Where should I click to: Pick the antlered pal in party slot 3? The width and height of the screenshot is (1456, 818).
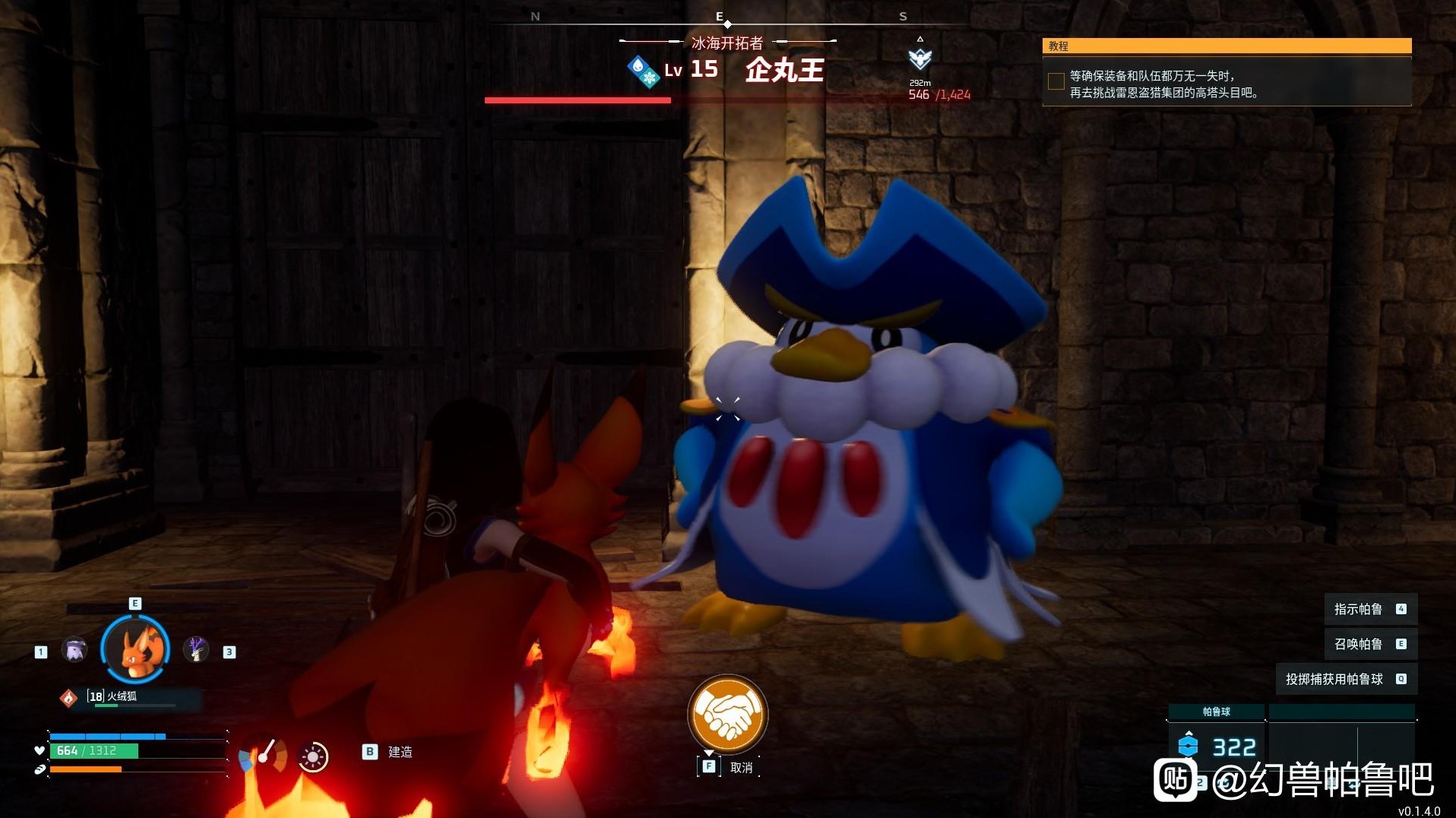[196, 650]
